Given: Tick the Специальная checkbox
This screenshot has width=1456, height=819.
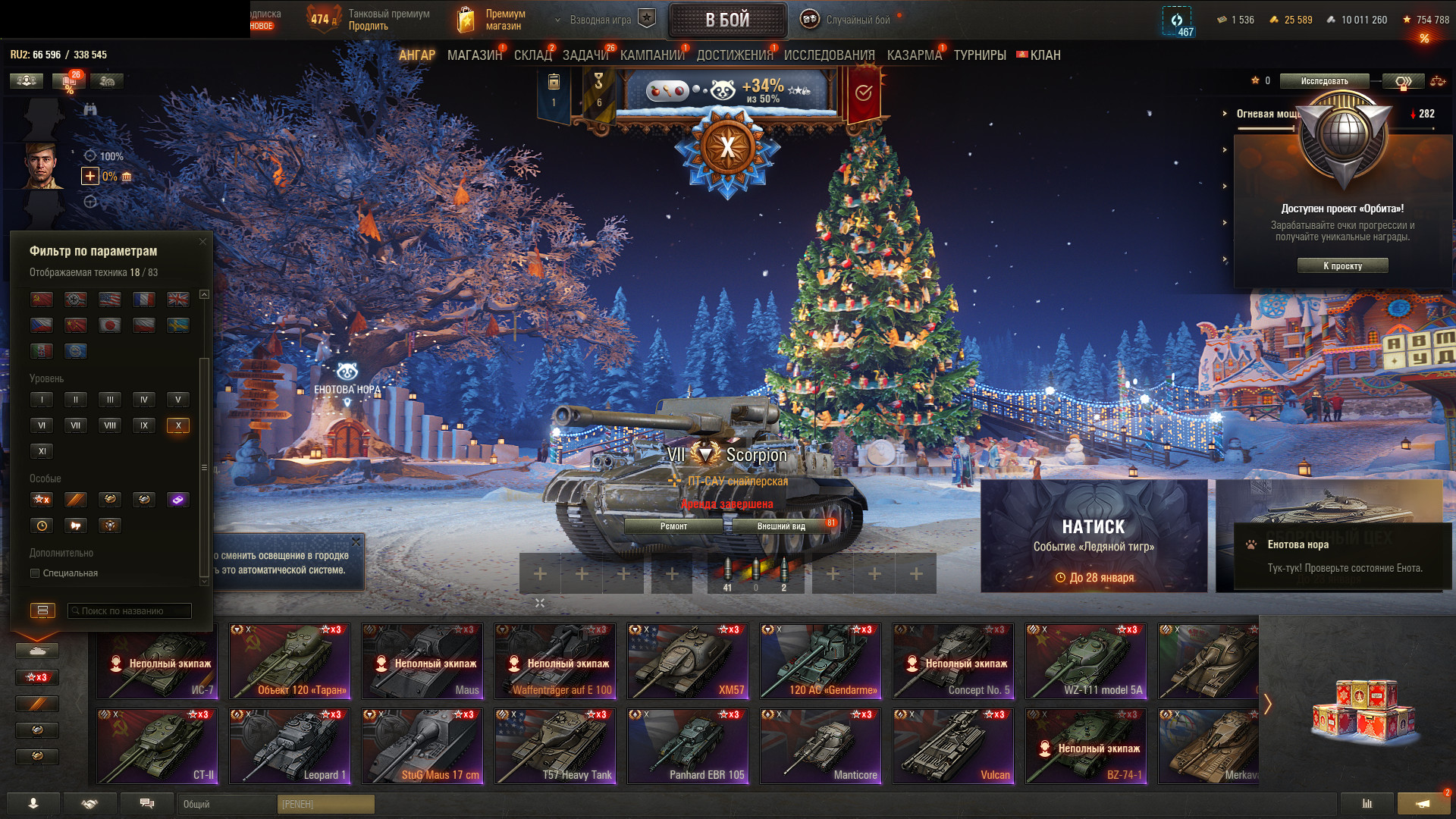Looking at the screenshot, I should pyautogui.click(x=35, y=573).
